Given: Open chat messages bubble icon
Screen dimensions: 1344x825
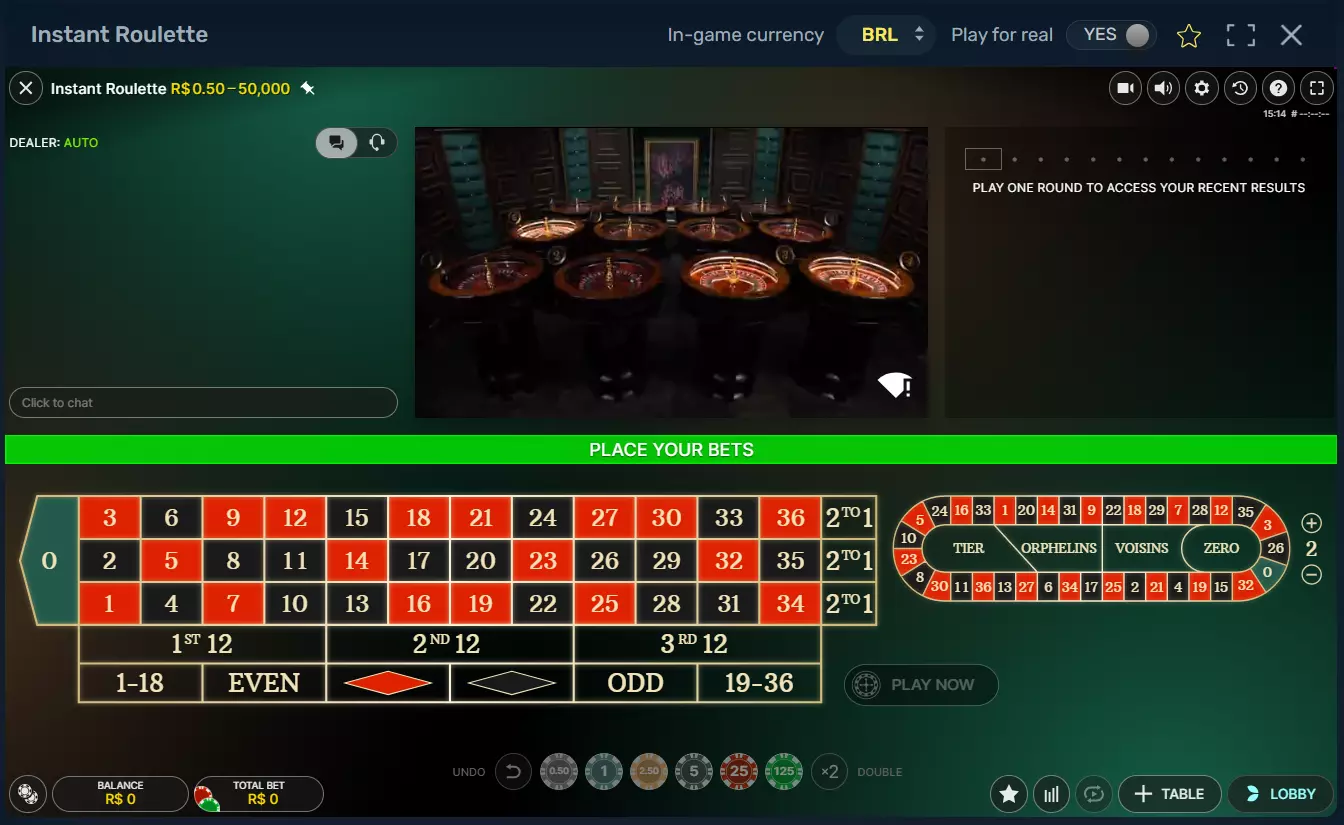Looking at the screenshot, I should 336,142.
